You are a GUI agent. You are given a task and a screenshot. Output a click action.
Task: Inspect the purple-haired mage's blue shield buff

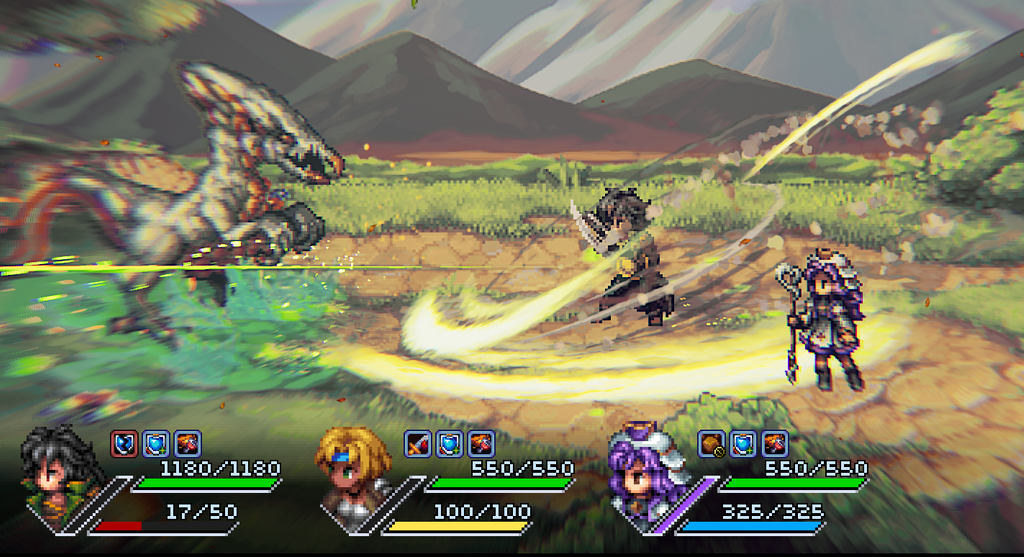pyautogui.click(x=743, y=443)
